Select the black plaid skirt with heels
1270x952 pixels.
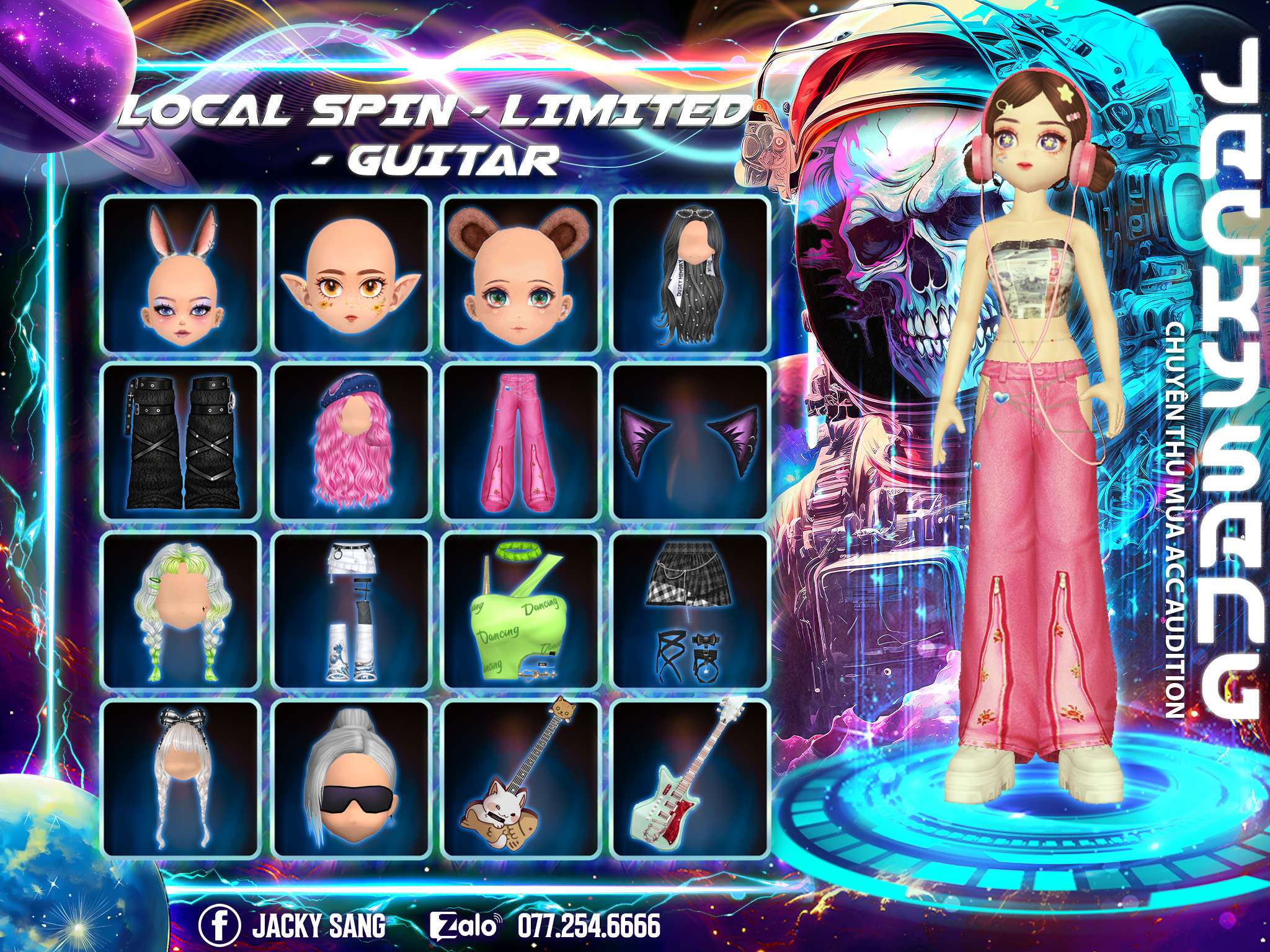(x=691, y=610)
